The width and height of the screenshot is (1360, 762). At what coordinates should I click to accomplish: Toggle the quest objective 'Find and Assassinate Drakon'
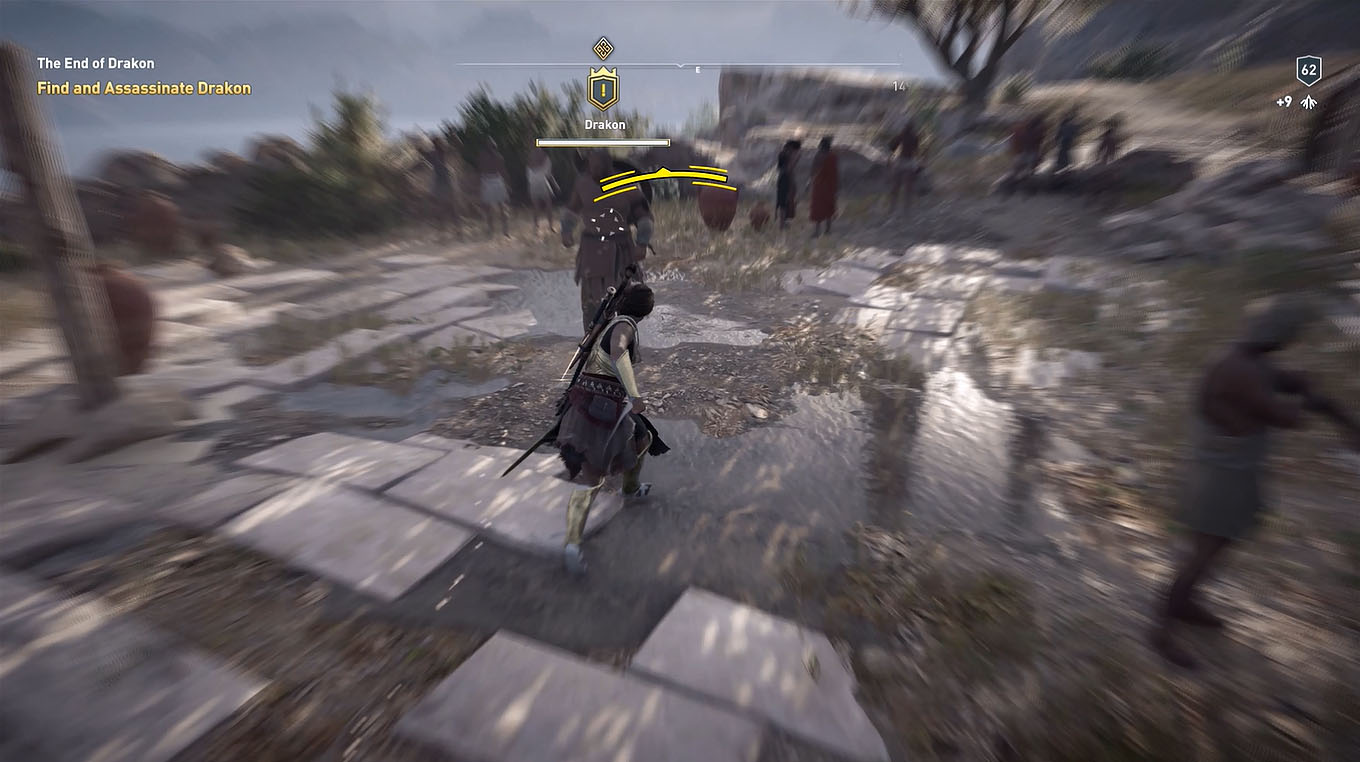pos(143,88)
